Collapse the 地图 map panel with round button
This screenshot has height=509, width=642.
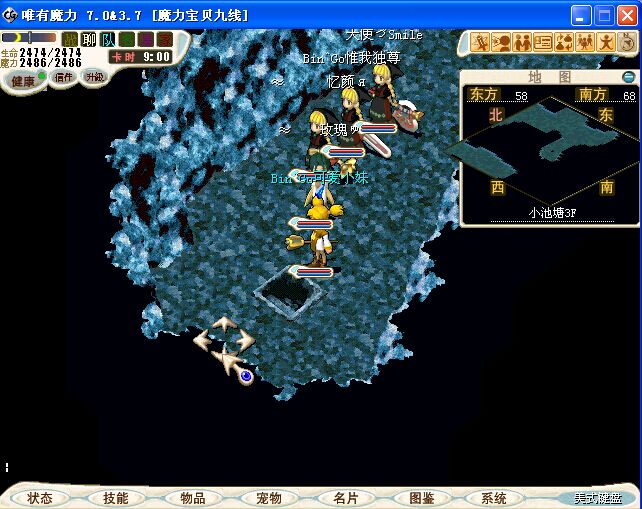click(x=628, y=77)
